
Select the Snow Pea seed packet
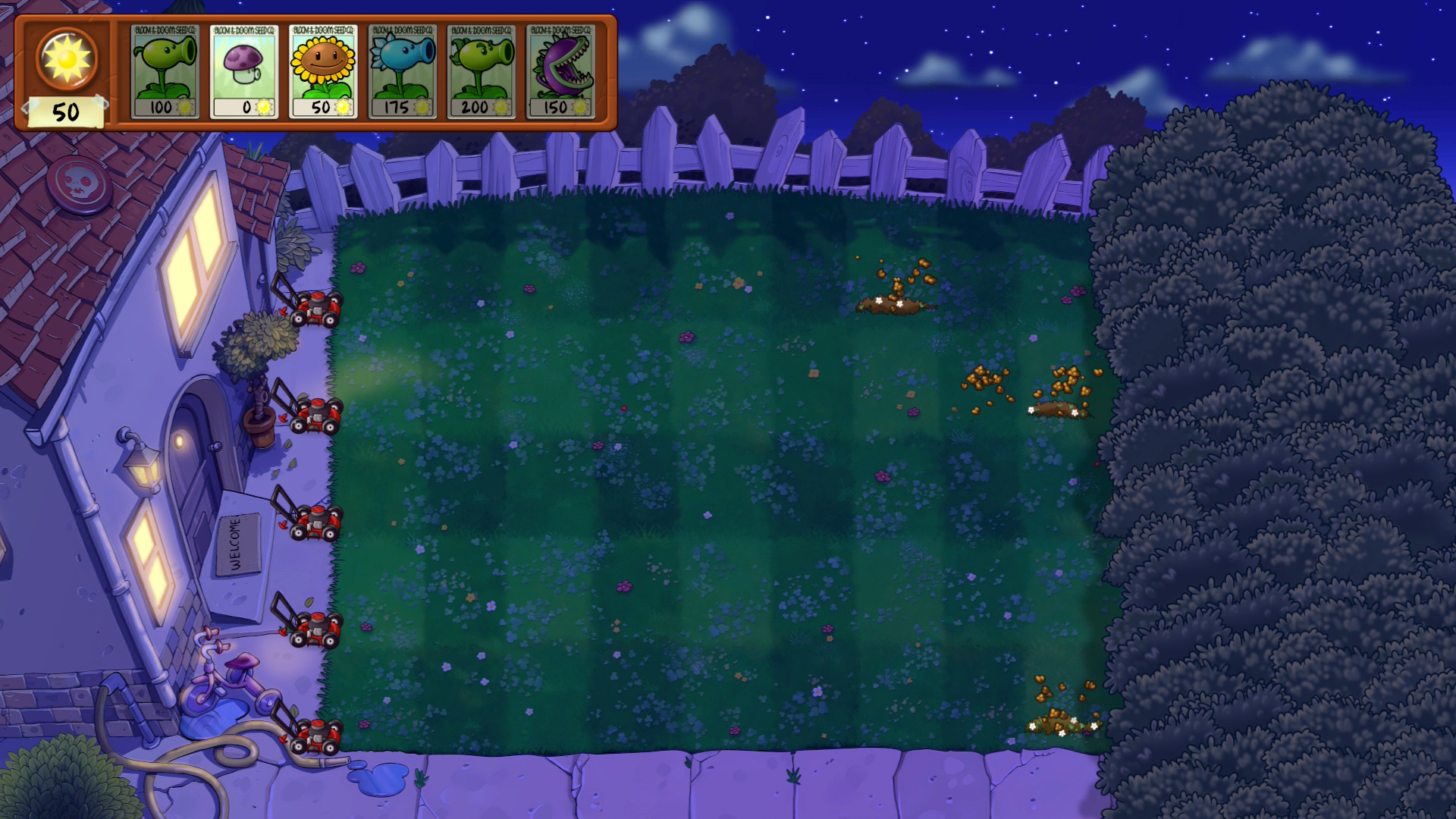coord(403,71)
